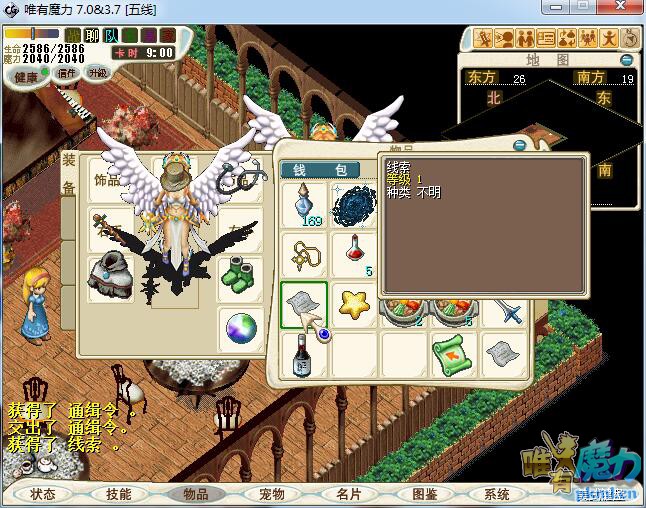Select the dark swirling portal item
The image size is (646, 508).
353,206
